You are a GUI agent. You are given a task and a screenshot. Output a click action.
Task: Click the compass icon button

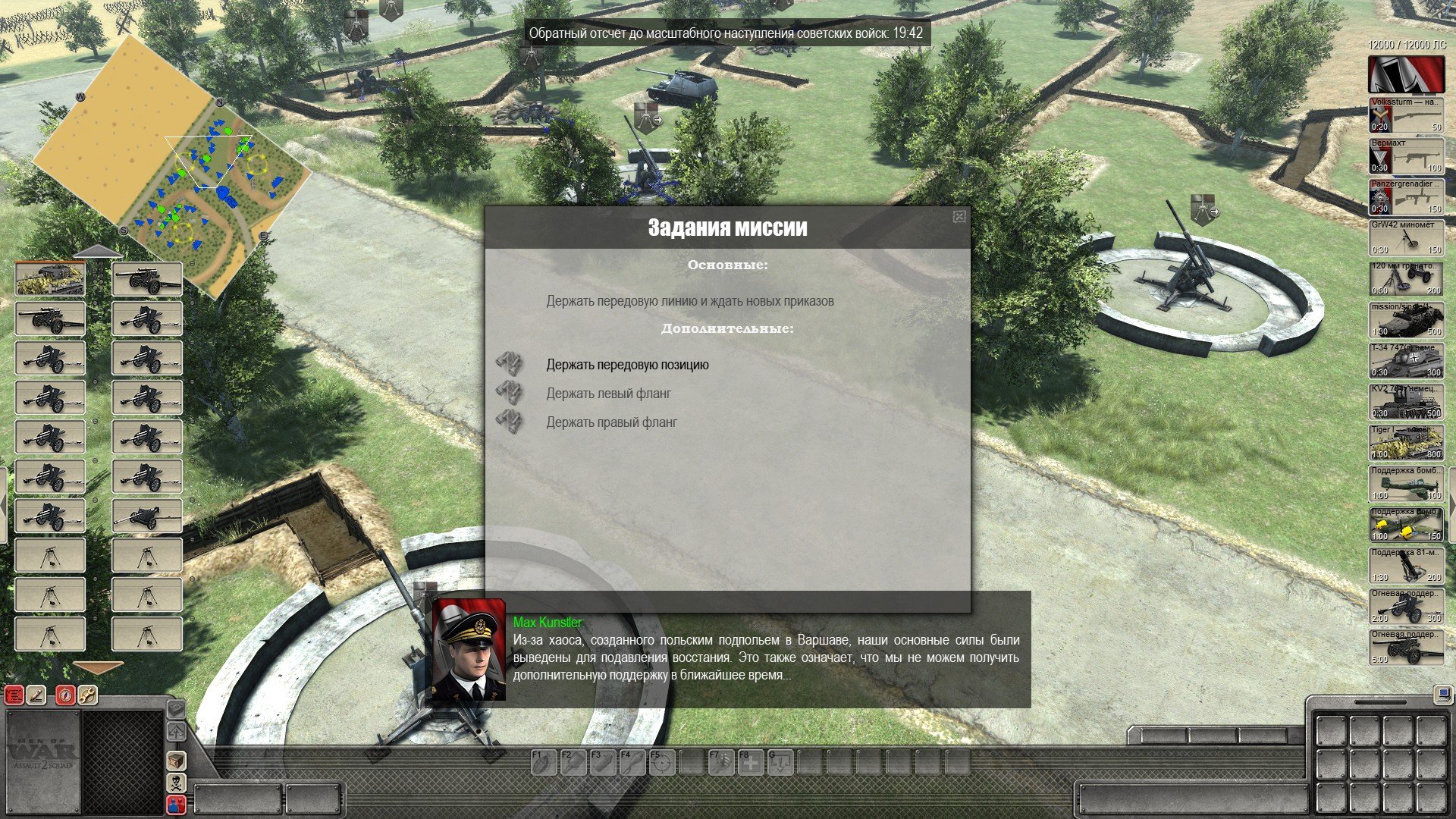65,695
